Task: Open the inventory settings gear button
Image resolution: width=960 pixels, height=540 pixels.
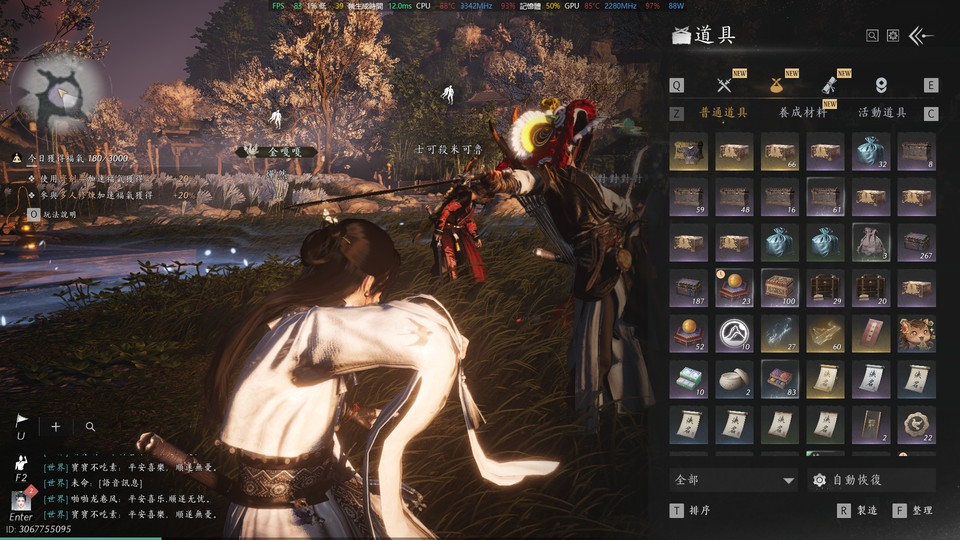Action: point(893,36)
